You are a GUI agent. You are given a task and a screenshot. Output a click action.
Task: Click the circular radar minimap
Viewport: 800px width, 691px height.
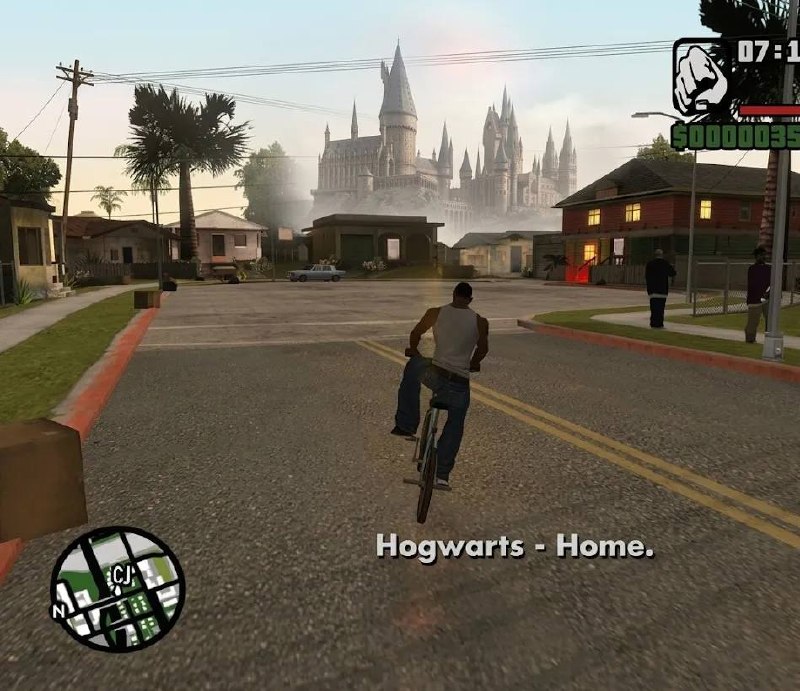click(118, 589)
